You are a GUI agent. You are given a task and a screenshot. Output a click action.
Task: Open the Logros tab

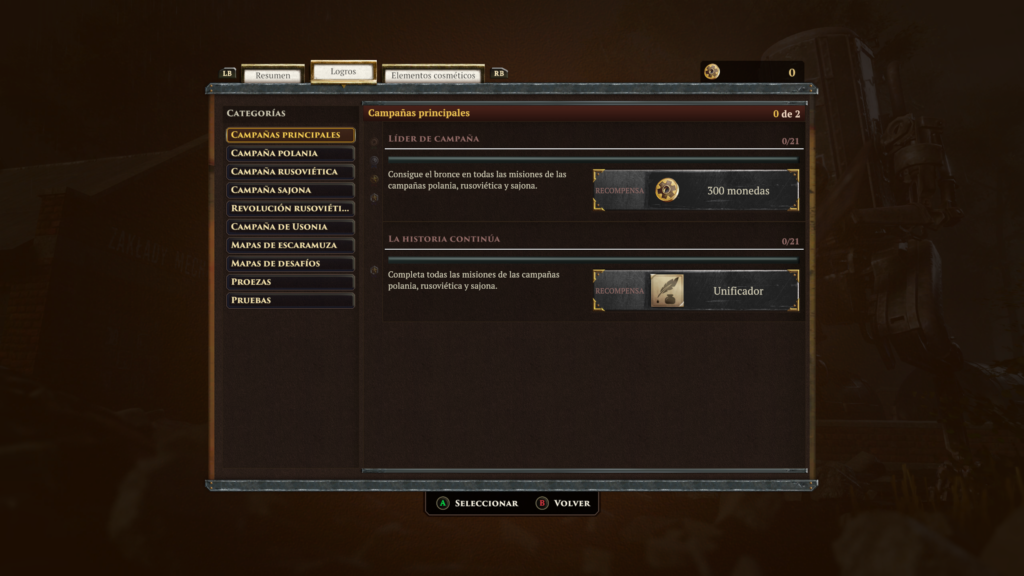click(343, 72)
